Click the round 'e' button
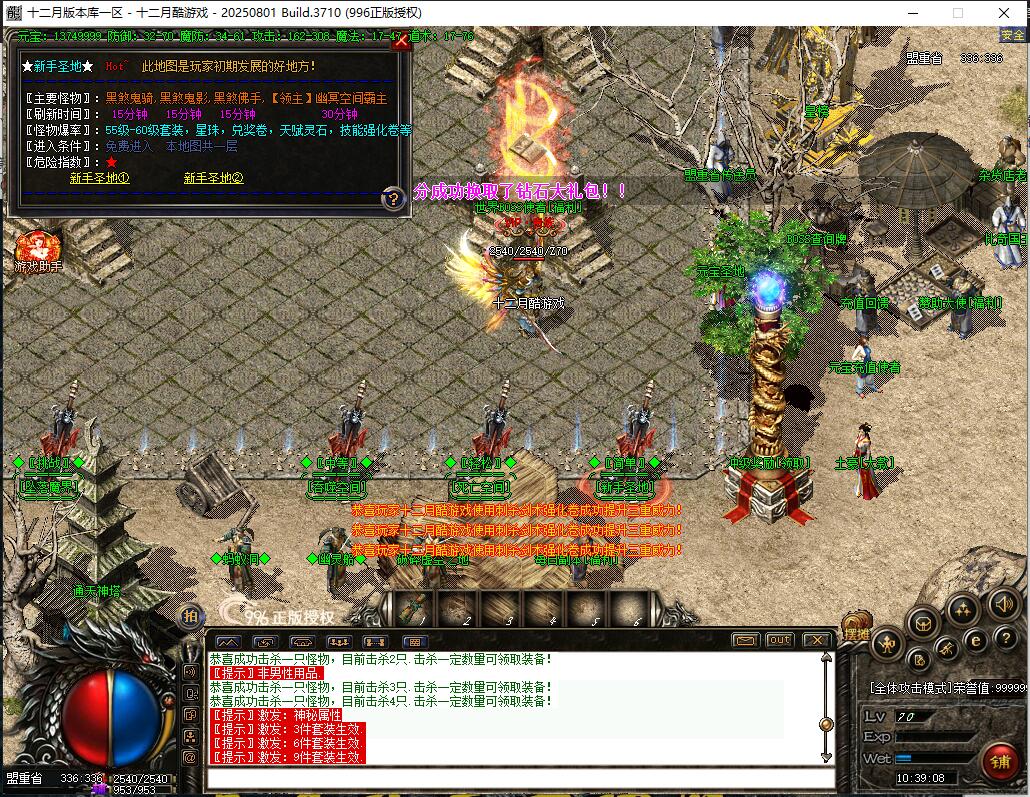 click(x=978, y=641)
